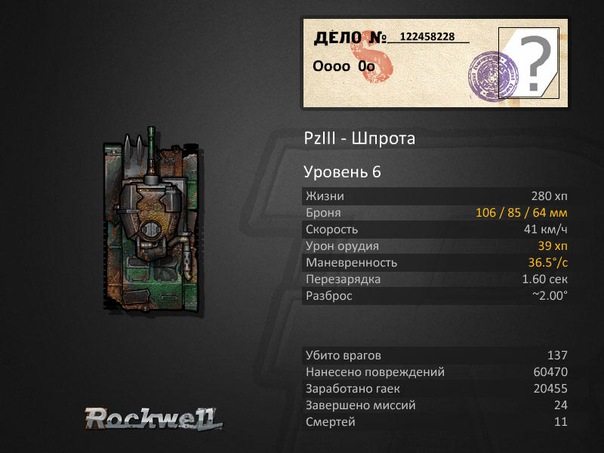604x453 pixels.
Task: Click the question mark profile photo
Action: click(536, 63)
